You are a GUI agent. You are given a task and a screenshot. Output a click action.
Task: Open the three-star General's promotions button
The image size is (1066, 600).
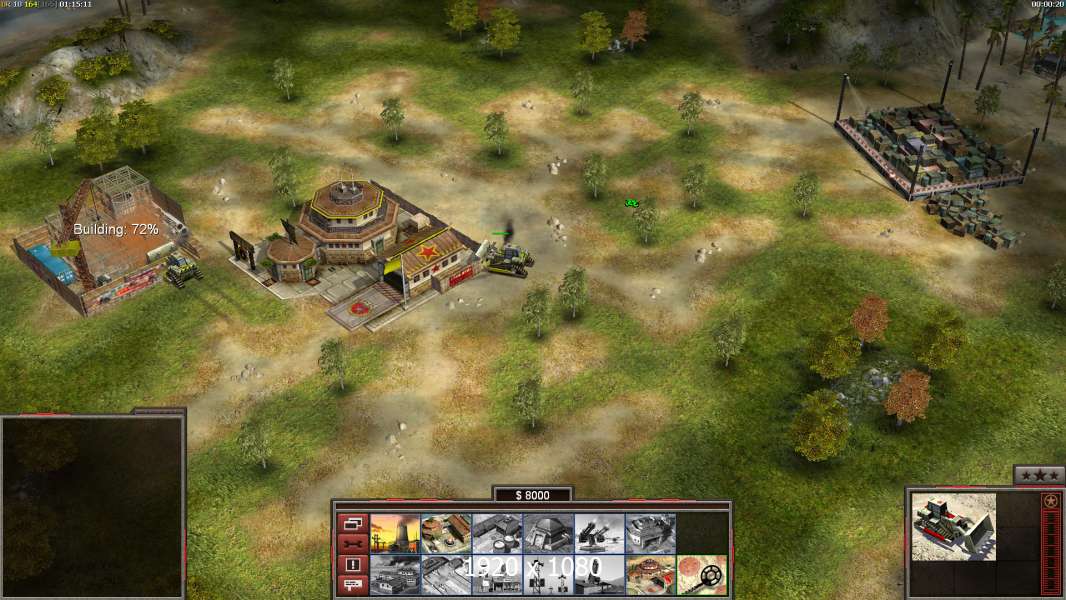point(1038,476)
